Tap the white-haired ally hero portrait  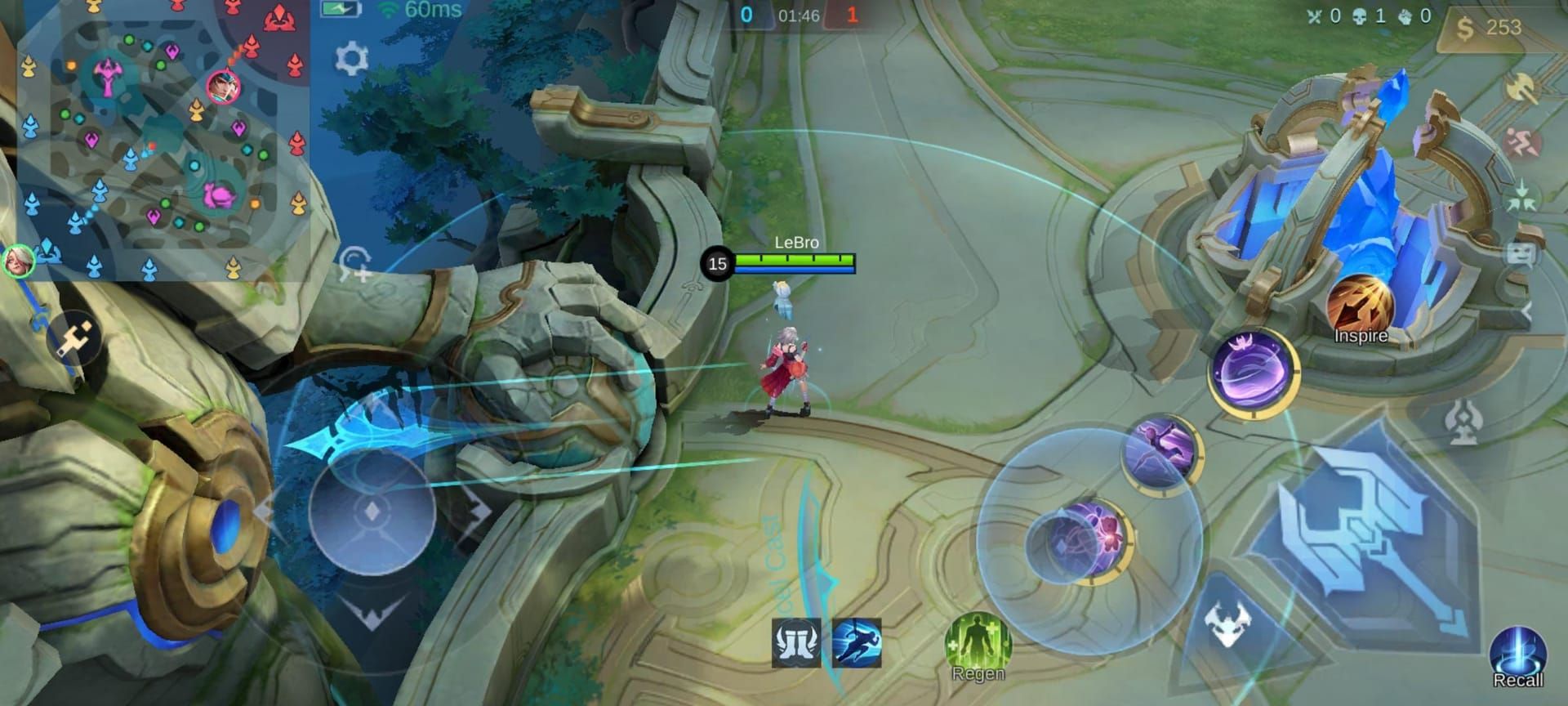pyautogui.click(x=18, y=261)
